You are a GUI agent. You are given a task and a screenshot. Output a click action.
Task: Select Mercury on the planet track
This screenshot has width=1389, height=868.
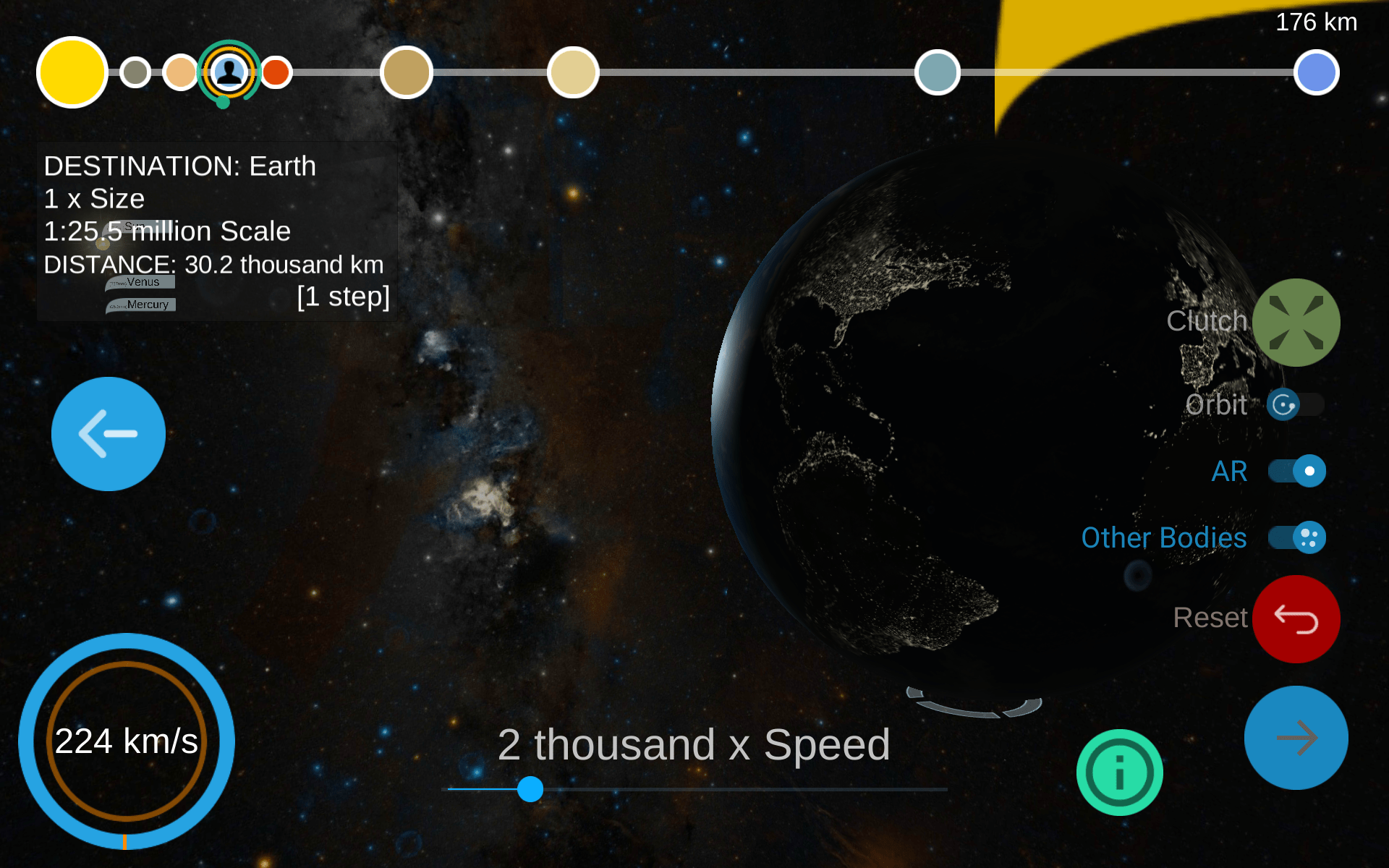point(135,72)
